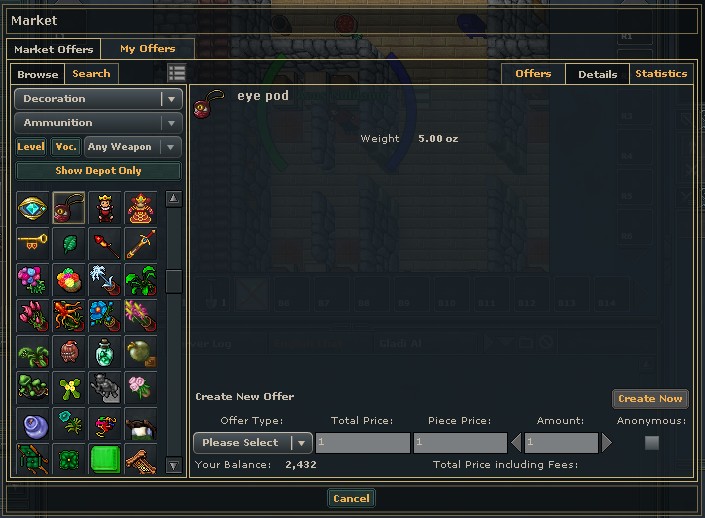Screen dimensions: 705x518
Task: Pick the grey gargoyle statue item
Action: click(x=105, y=387)
